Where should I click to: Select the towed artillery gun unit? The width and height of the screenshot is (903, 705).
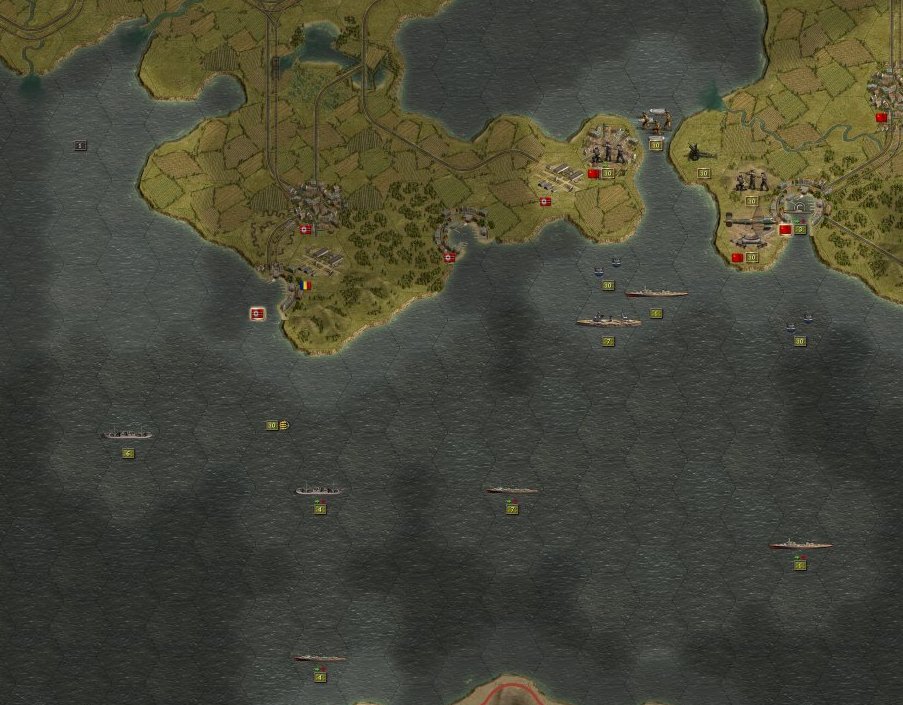[x=697, y=154]
